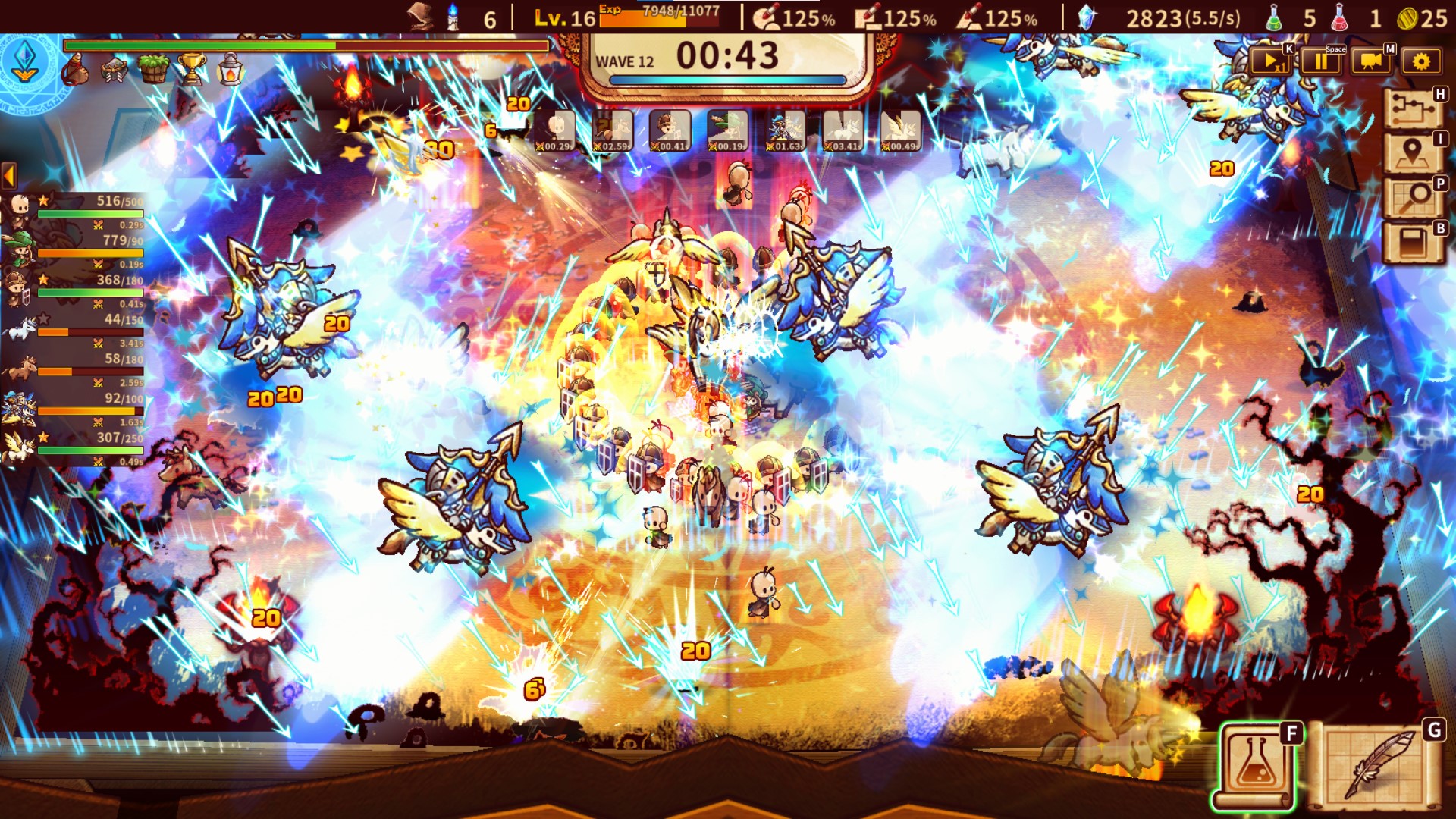Screen dimensions: 1456x819
Task: Open the branching tree scroll
Action: tap(1412, 110)
